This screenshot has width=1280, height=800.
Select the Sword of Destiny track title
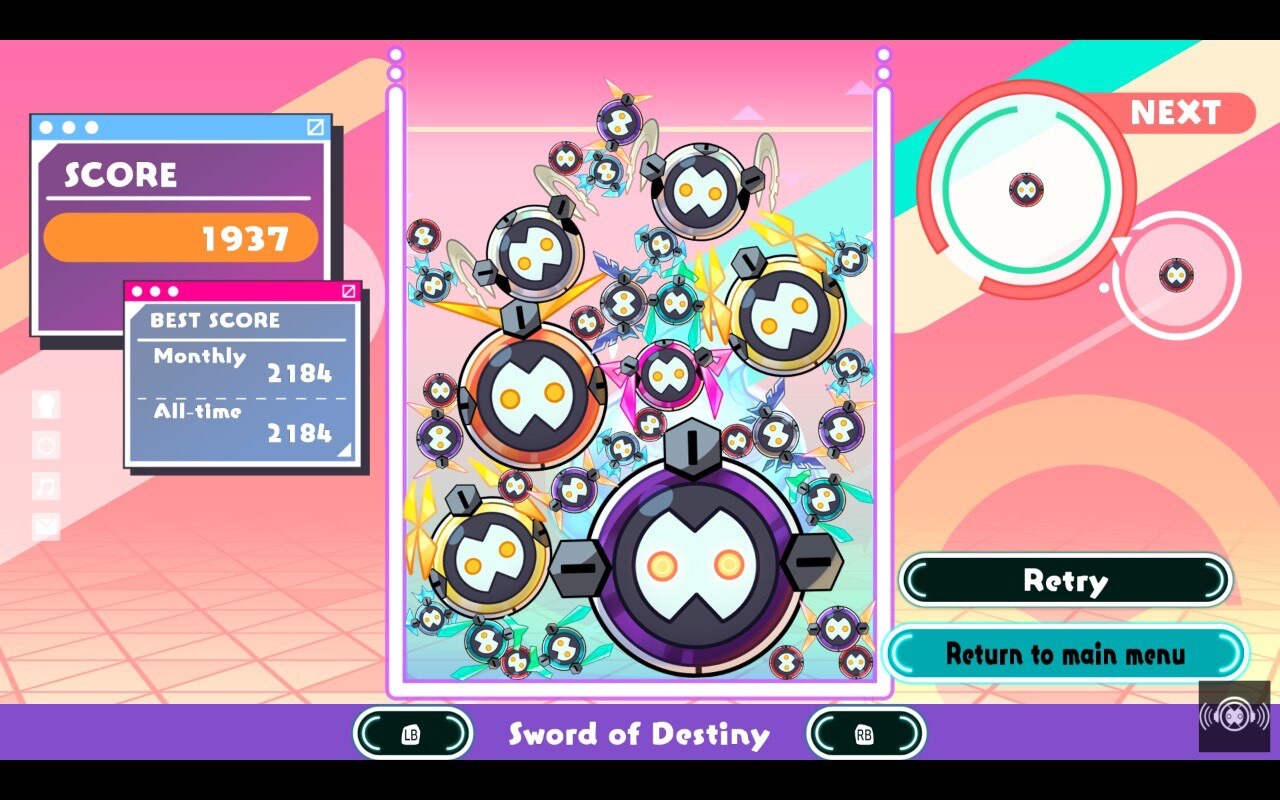point(640,734)
